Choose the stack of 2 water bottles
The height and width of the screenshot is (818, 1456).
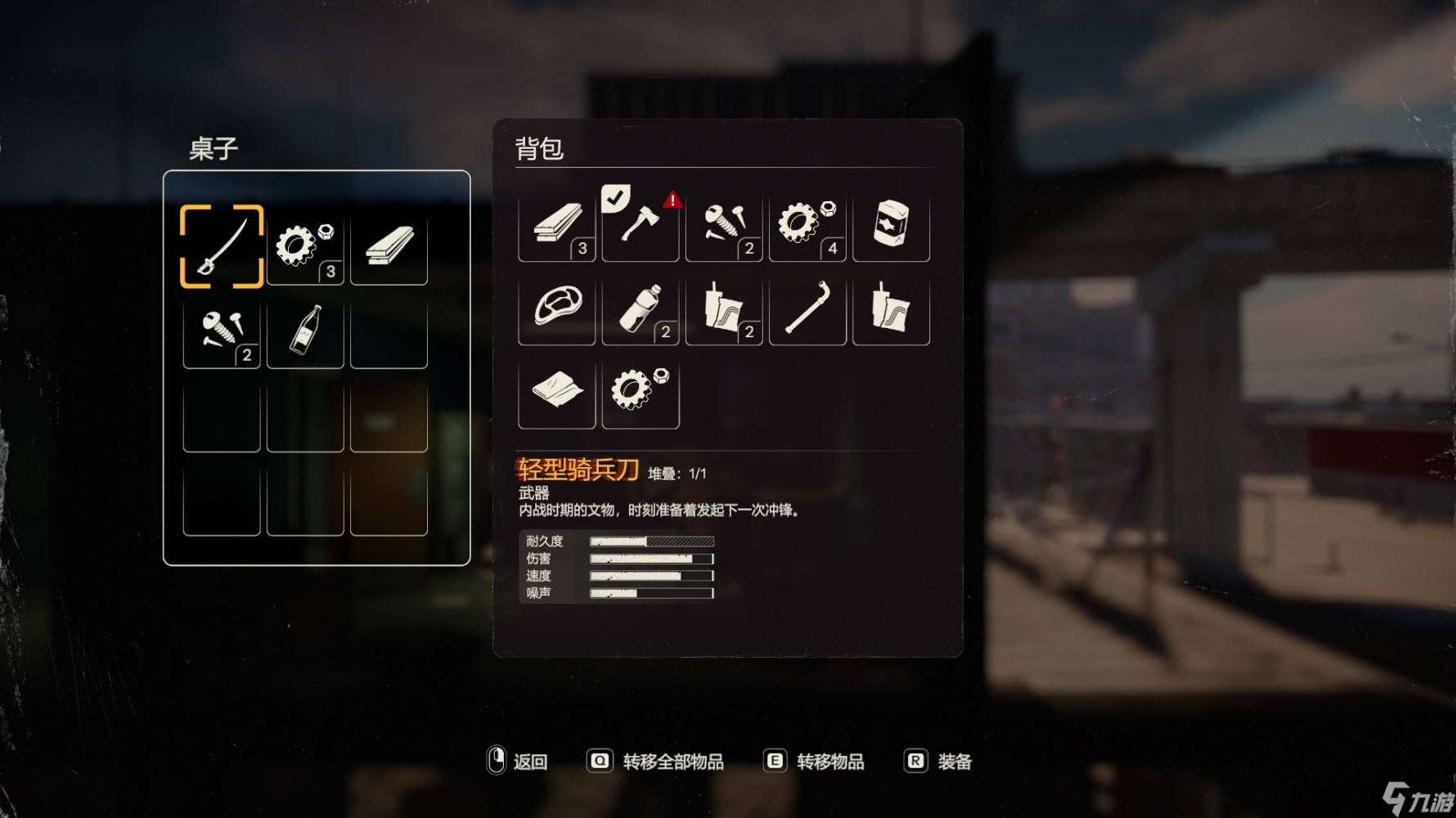coord(640,307)
